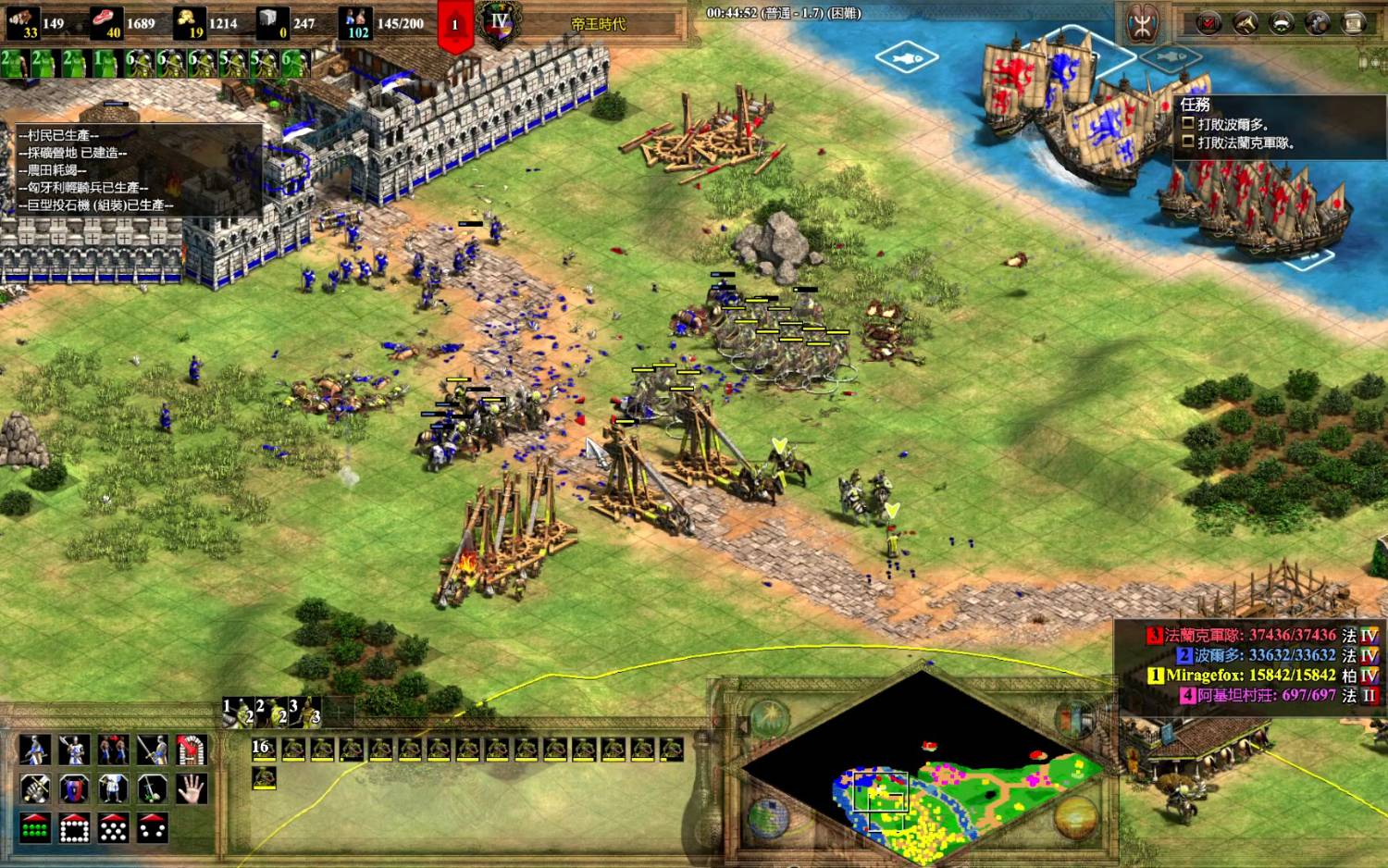Open the tech tree gear button

(1317, 23)
